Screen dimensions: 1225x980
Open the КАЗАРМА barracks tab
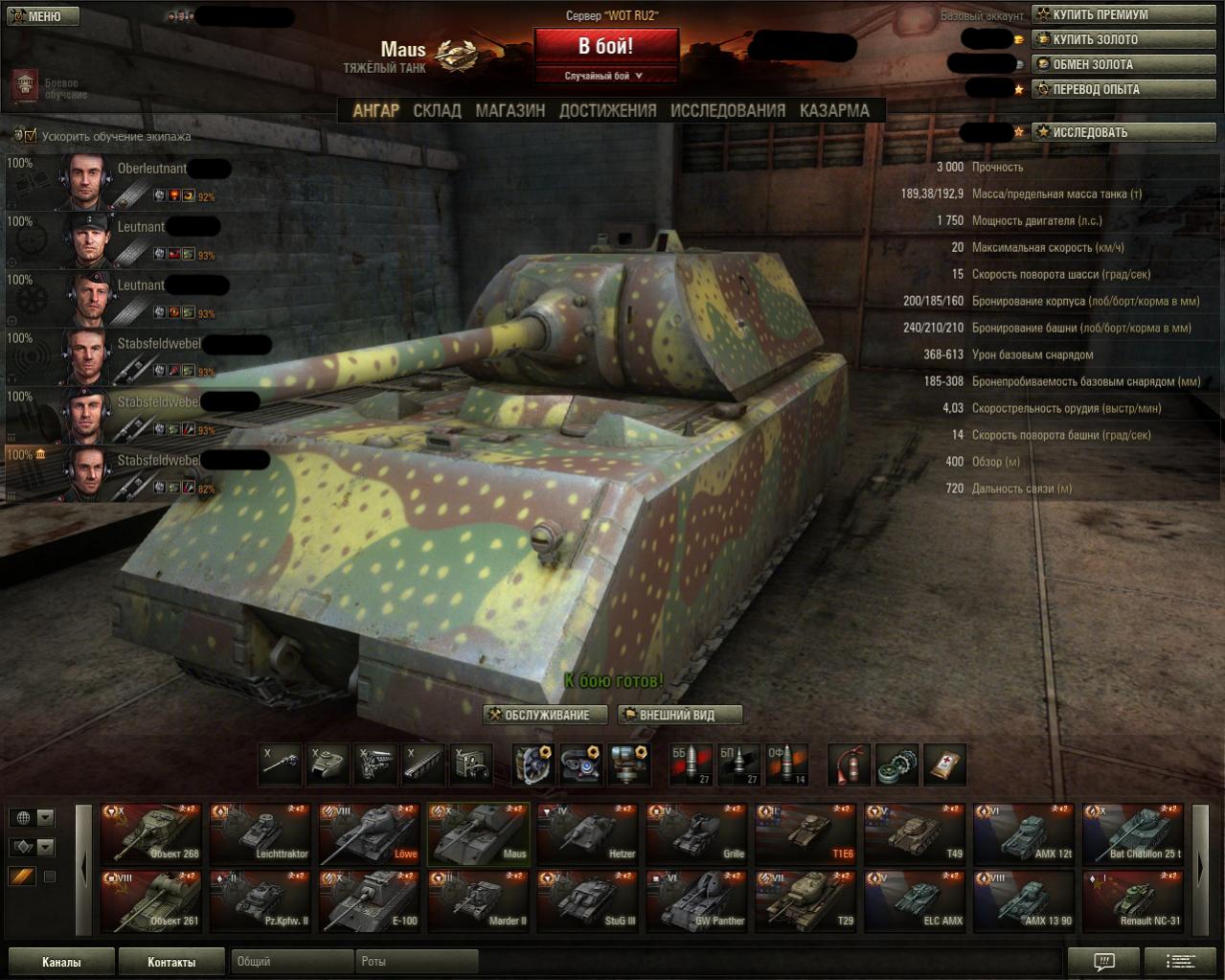834,110
